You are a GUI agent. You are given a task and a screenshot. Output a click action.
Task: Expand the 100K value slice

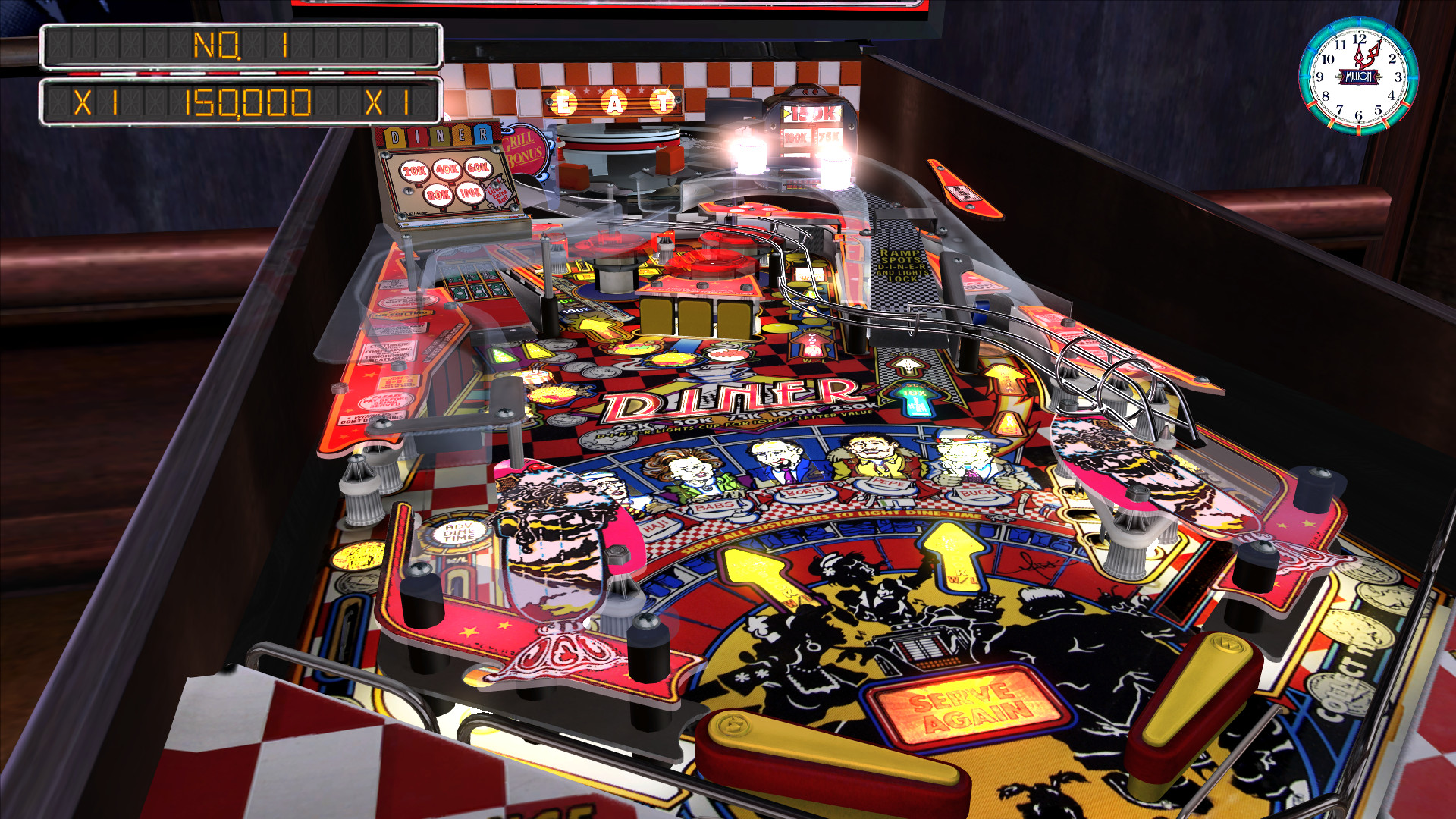click(x=470, y=193)
